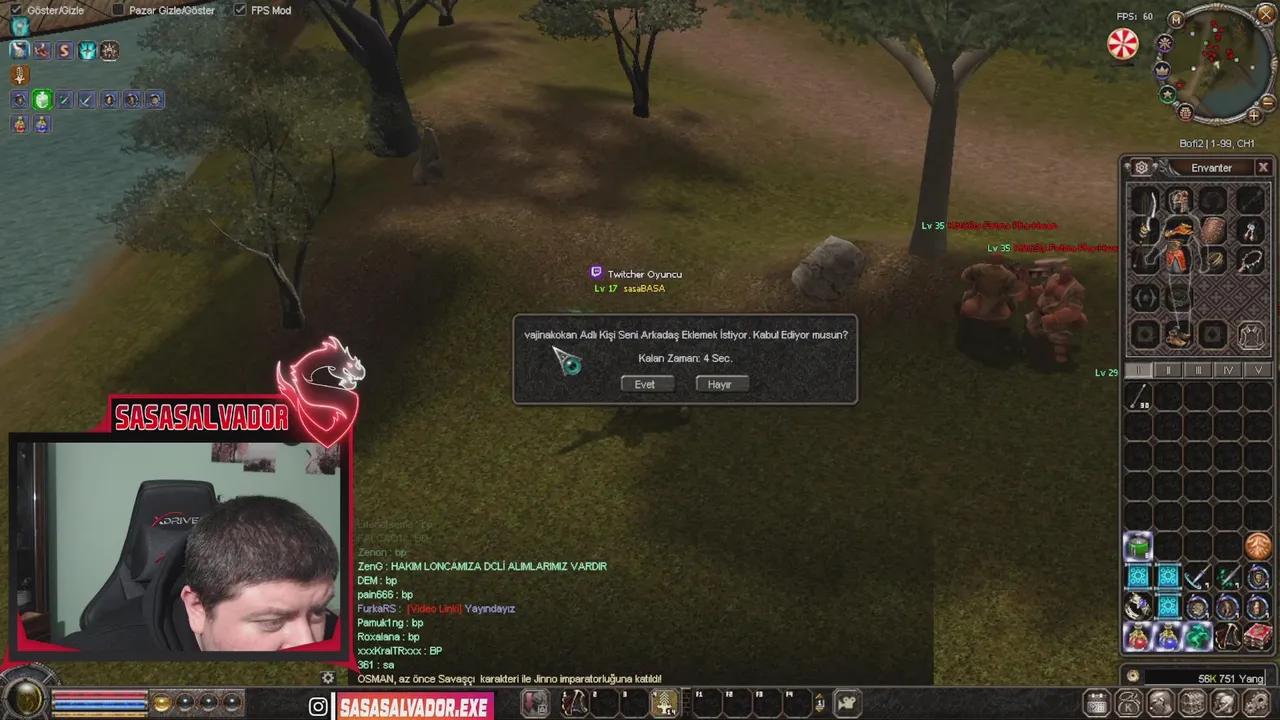Activate the skill icon in quickslot 4
The image size is (1280, 720).
click(665, 705)
